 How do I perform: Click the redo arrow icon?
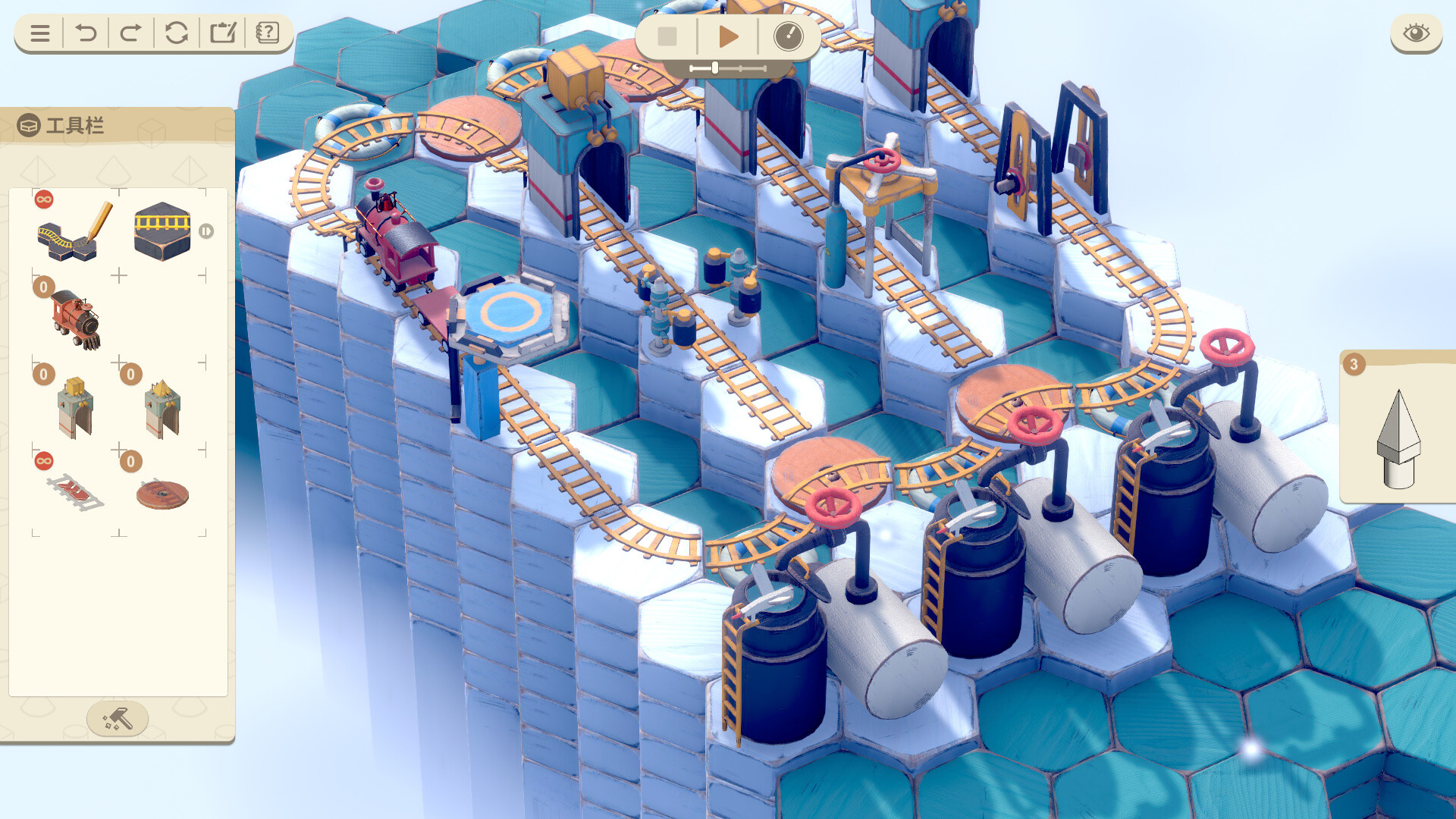click(130, 33)
